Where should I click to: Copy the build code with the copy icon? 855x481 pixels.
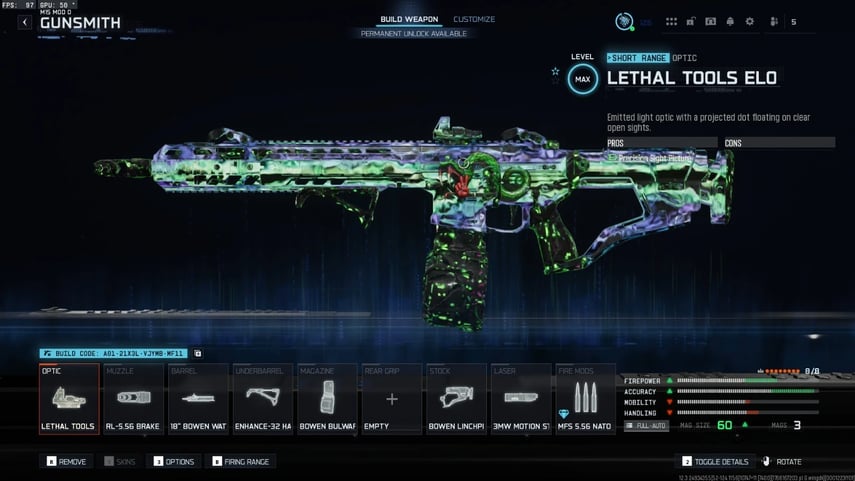pos(198,354)
